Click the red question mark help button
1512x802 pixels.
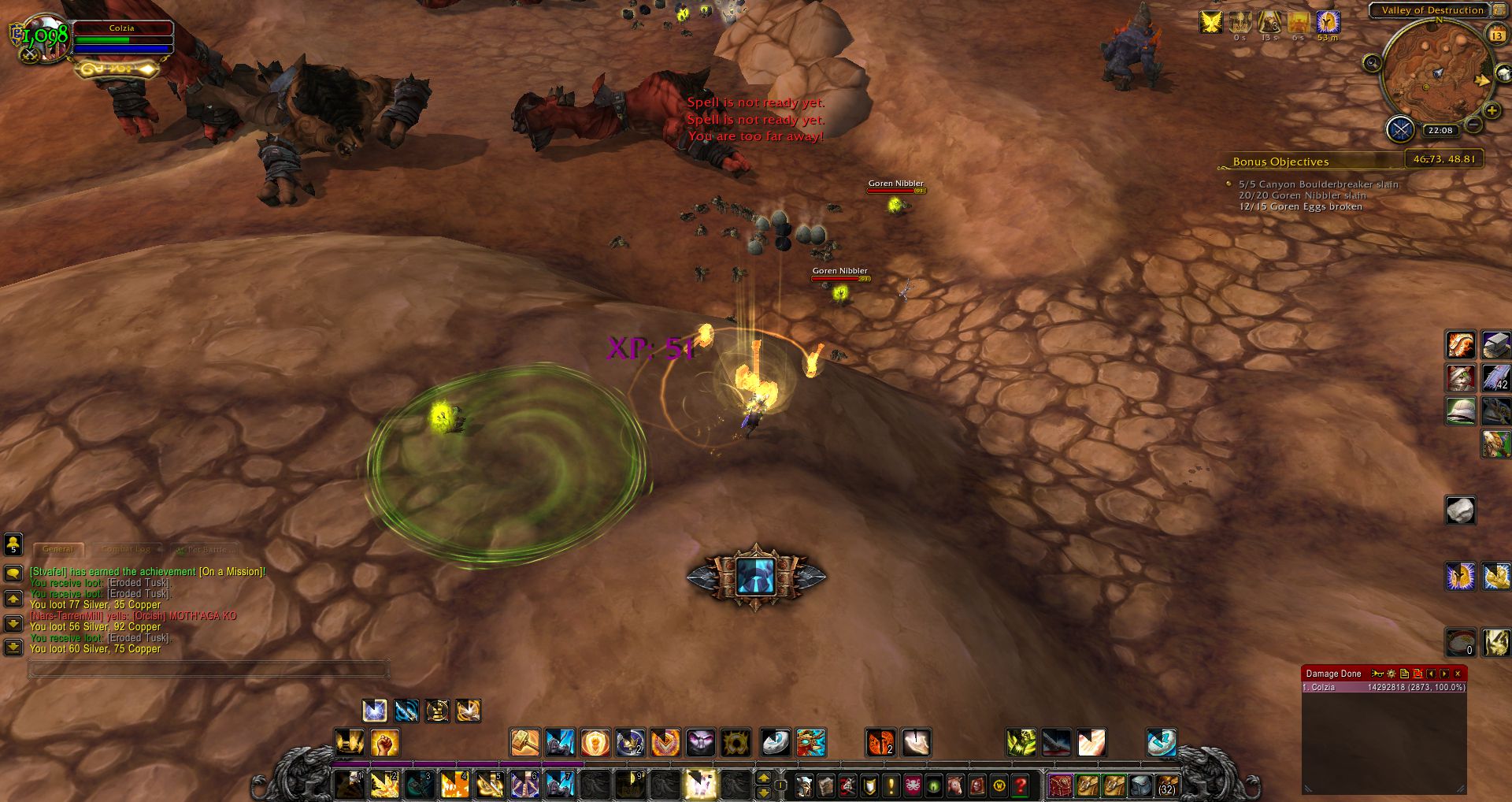tap(1021, 785)
